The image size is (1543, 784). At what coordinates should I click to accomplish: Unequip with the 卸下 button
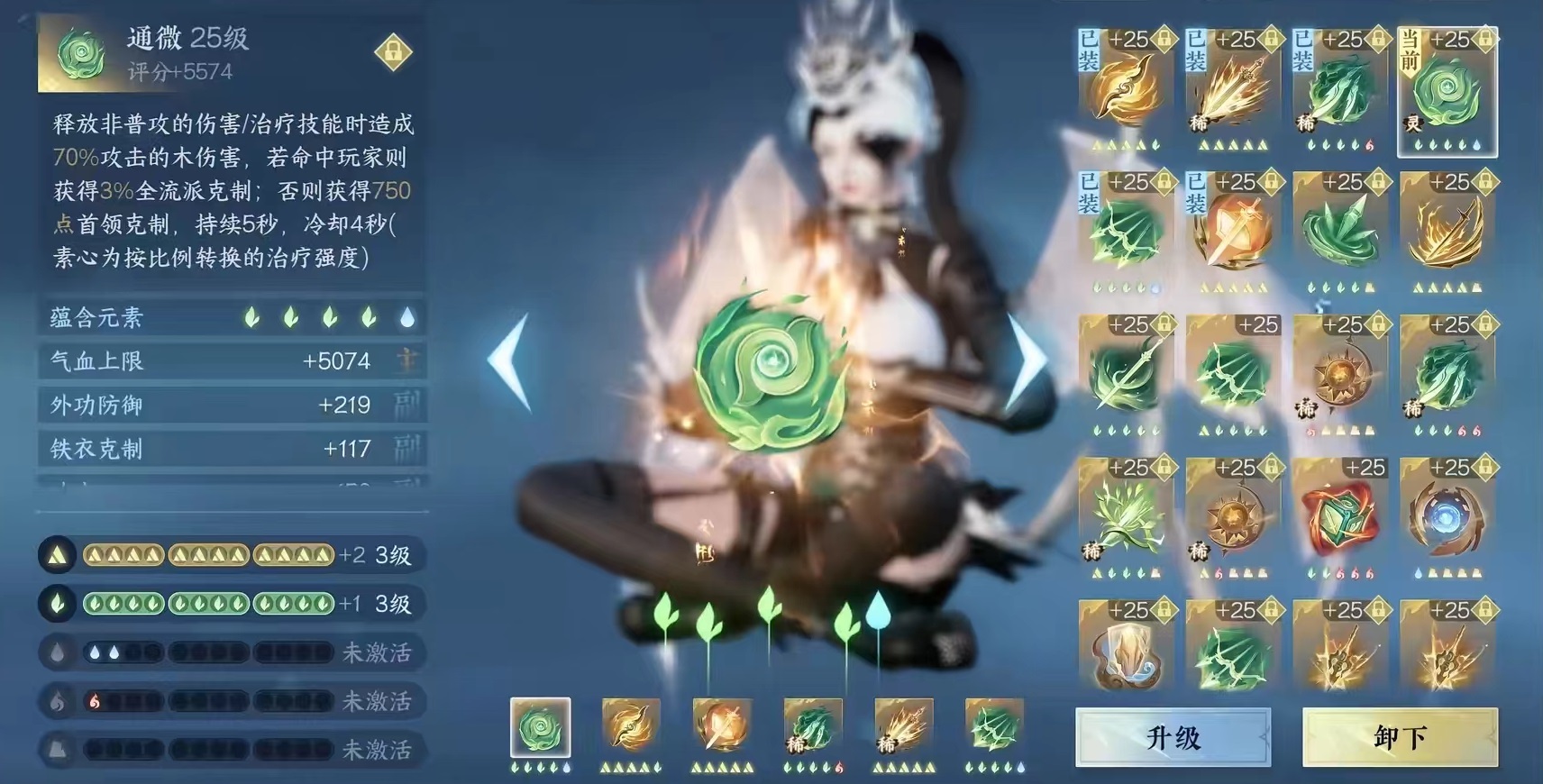(x=1400, y=737)
